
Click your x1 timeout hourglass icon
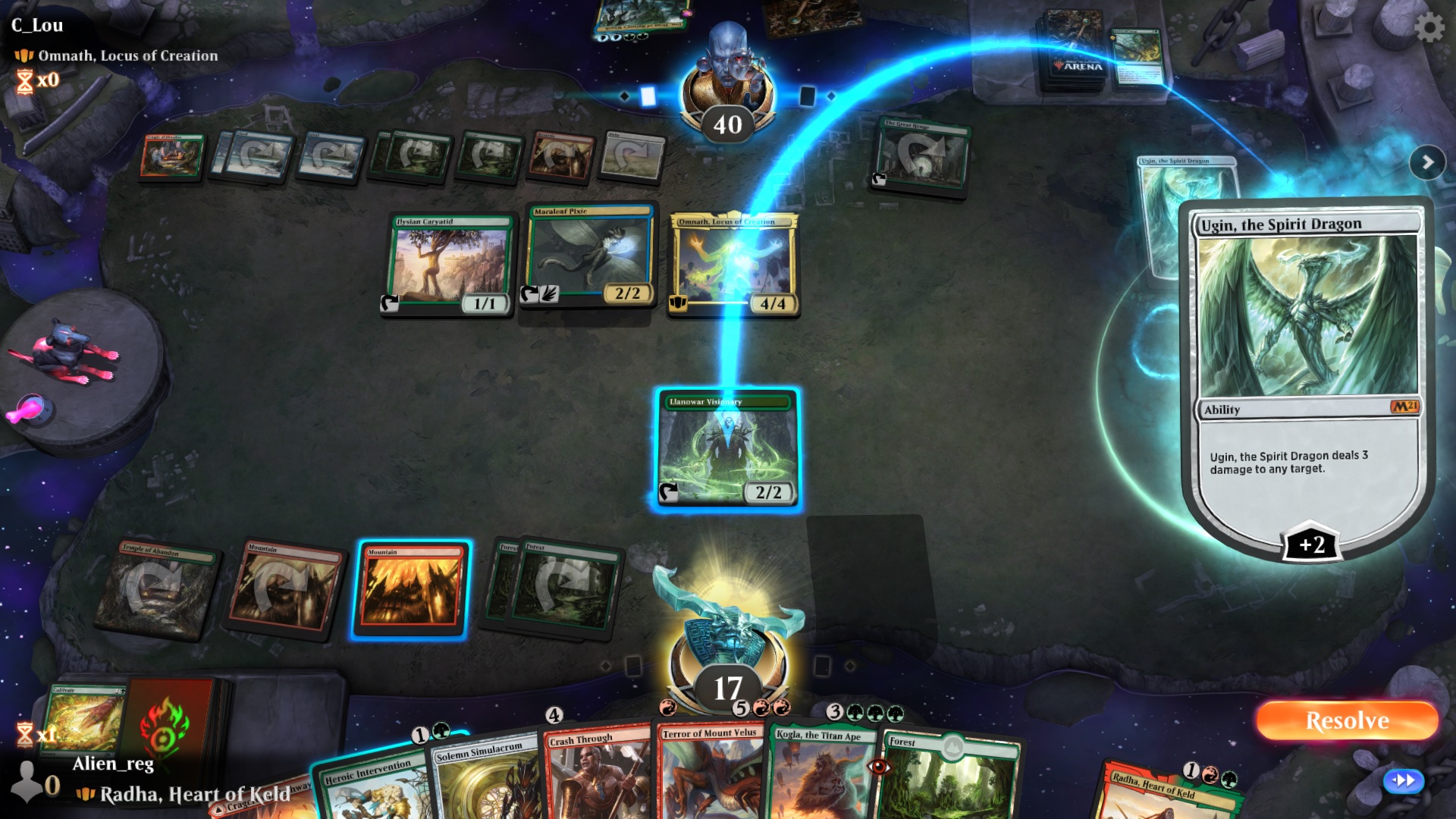(25, 734)
